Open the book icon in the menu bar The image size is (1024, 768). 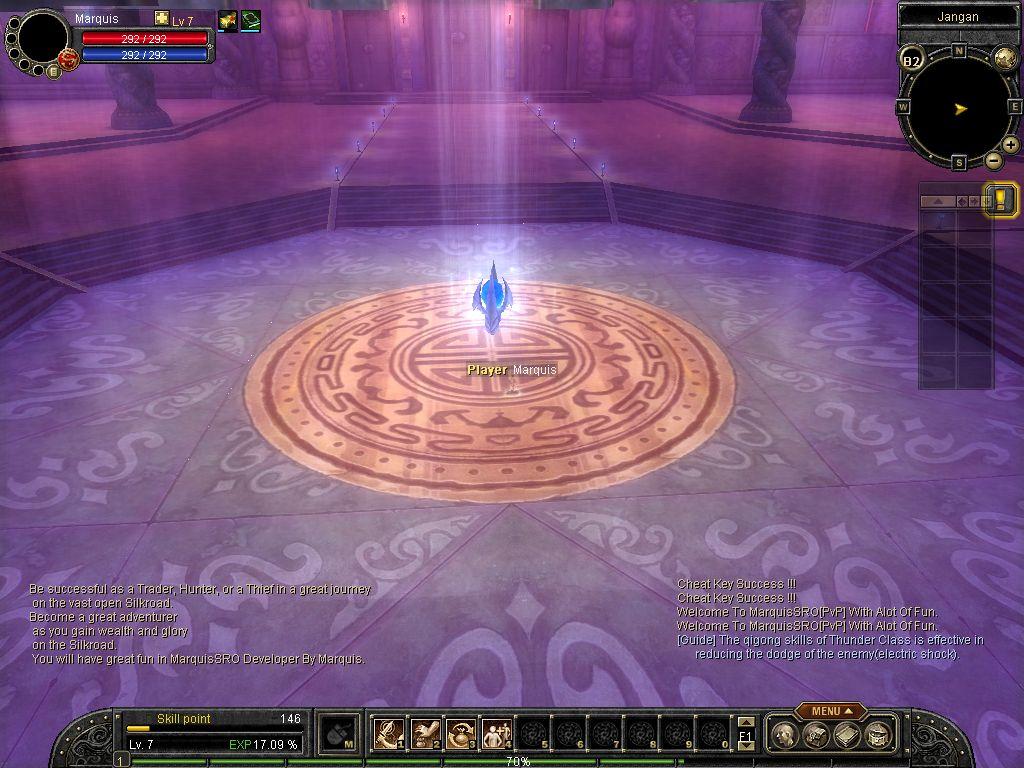(x=846, y=735)
